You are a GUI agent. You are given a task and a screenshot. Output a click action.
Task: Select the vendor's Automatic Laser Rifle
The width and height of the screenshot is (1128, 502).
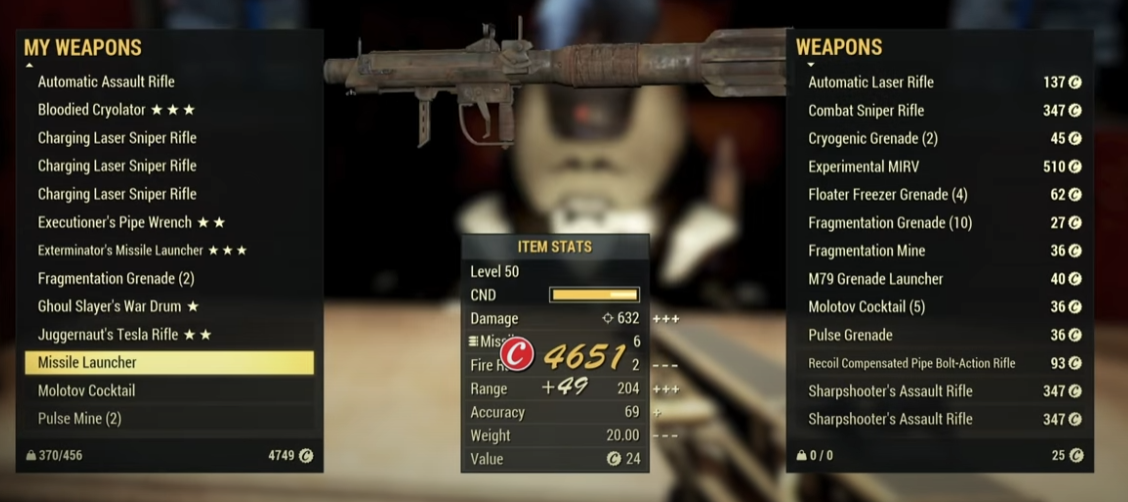(x=871, y=82)
